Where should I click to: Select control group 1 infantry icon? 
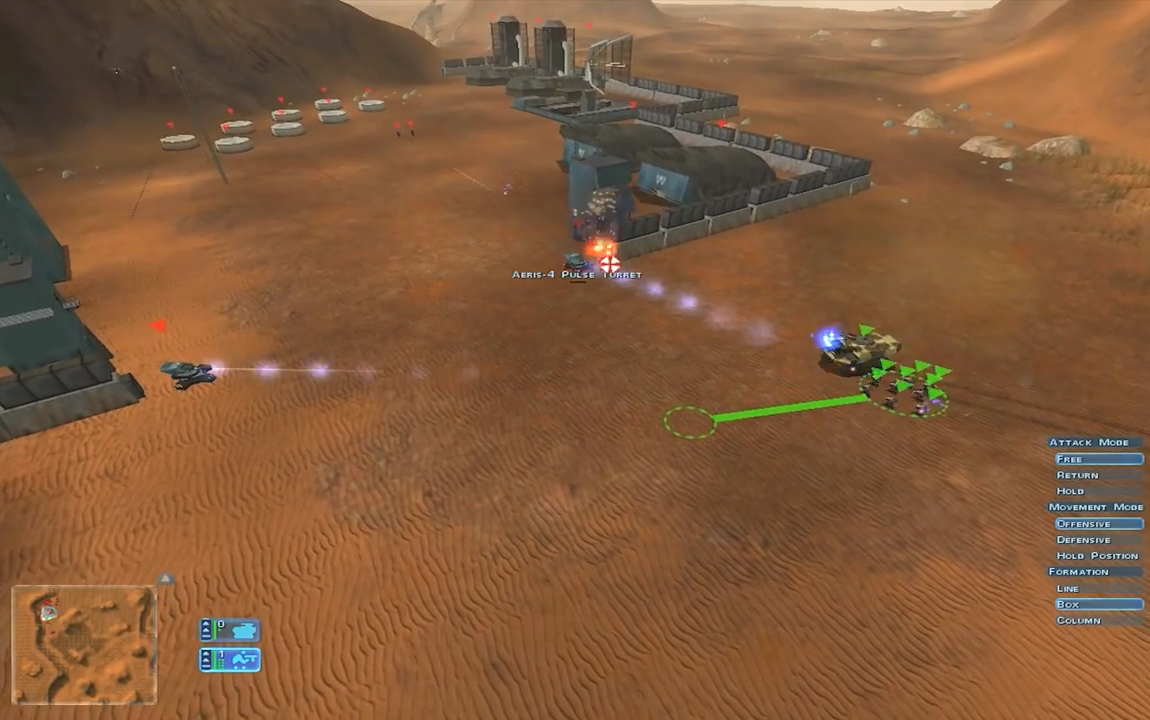pyautogui.click(x=231, y=660)
